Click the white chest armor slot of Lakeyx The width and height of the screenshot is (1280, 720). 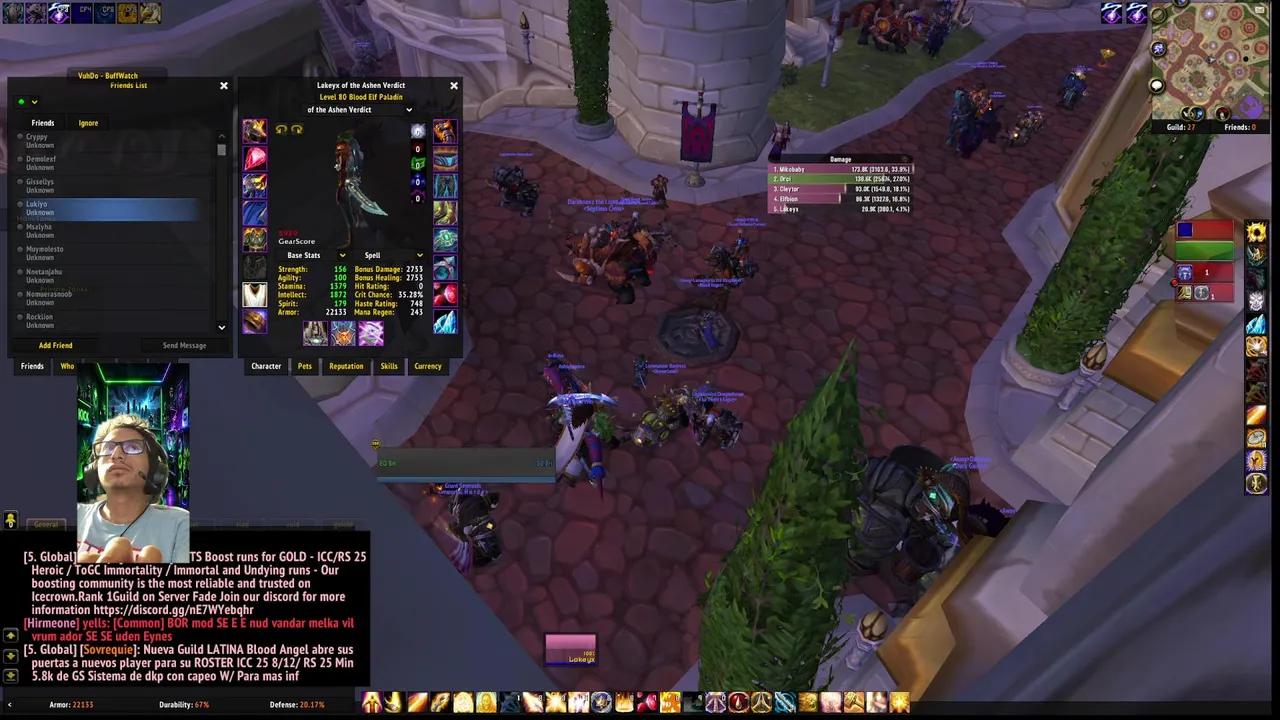click(254, 296)
